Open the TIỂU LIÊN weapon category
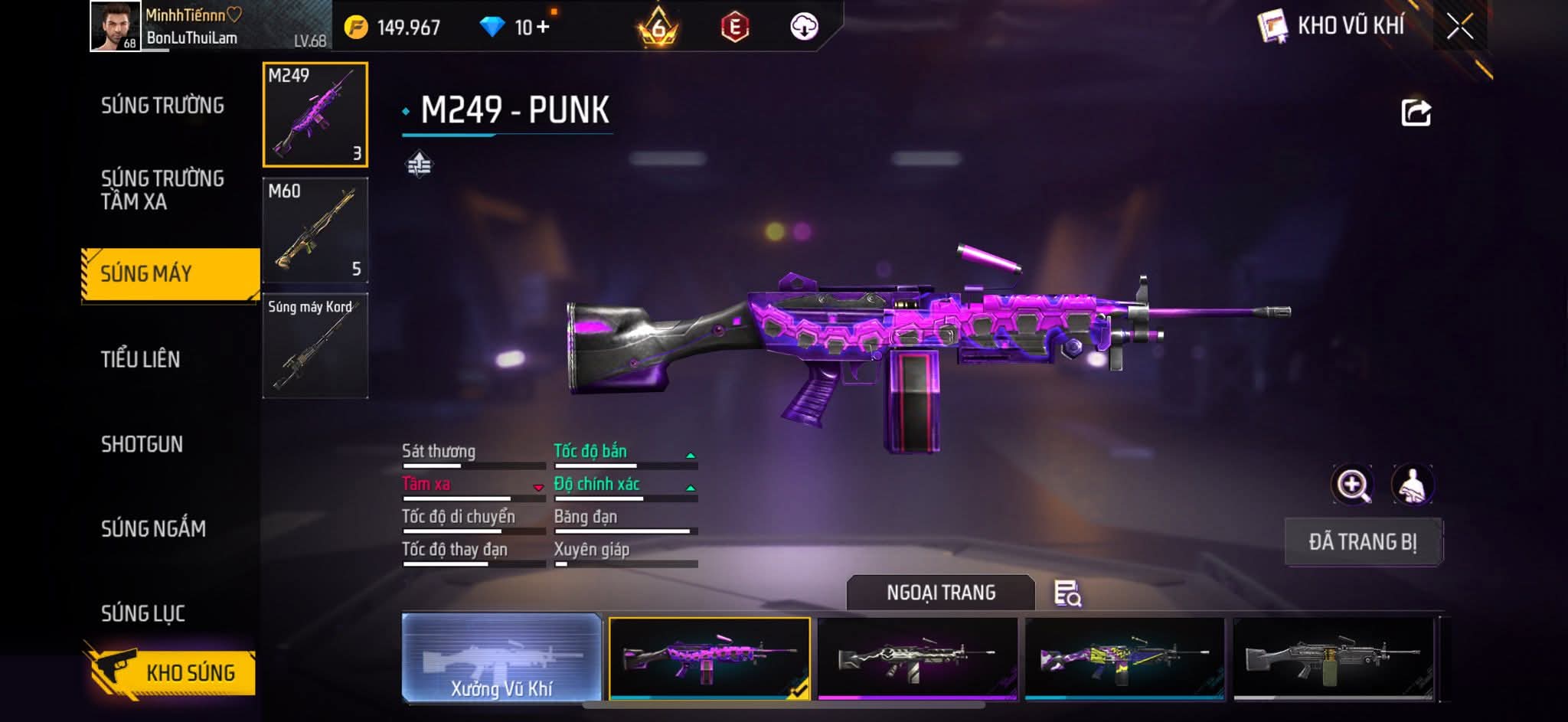The image size is (1568, 722). [141, 359]
